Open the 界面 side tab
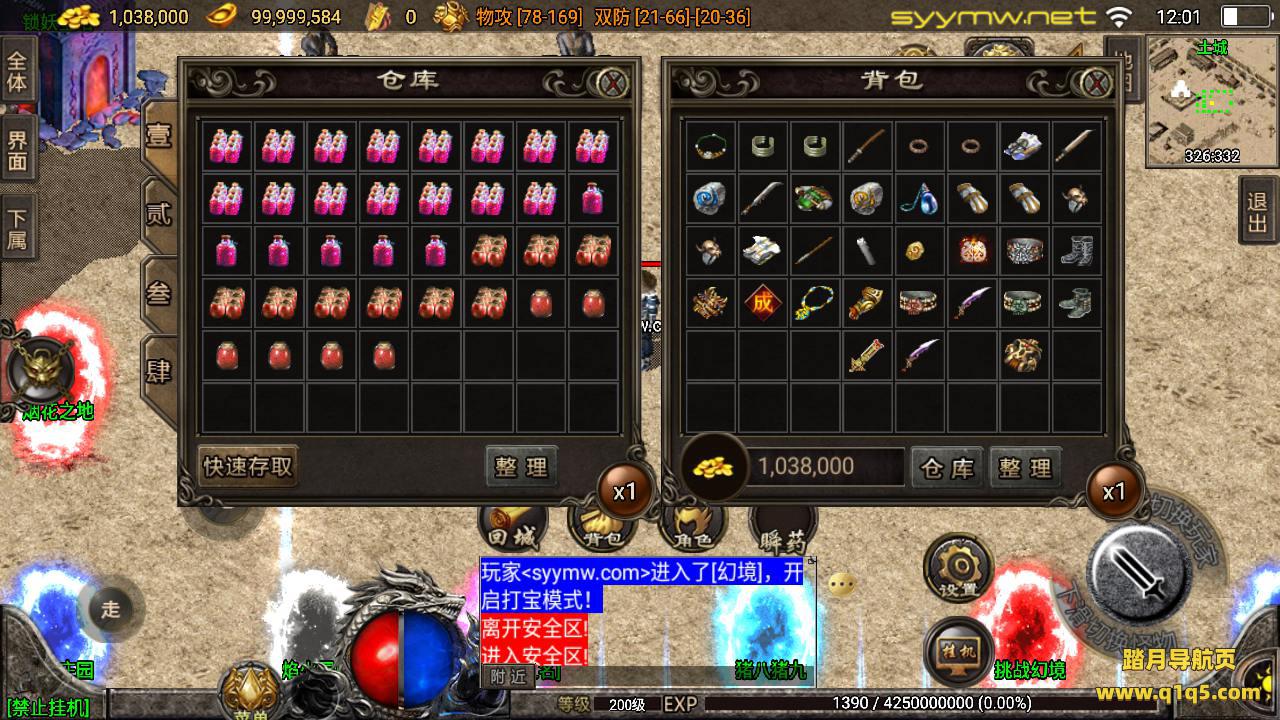Image resolution: width=1280 pixels, height=720 pixels. tap(17, 149)
